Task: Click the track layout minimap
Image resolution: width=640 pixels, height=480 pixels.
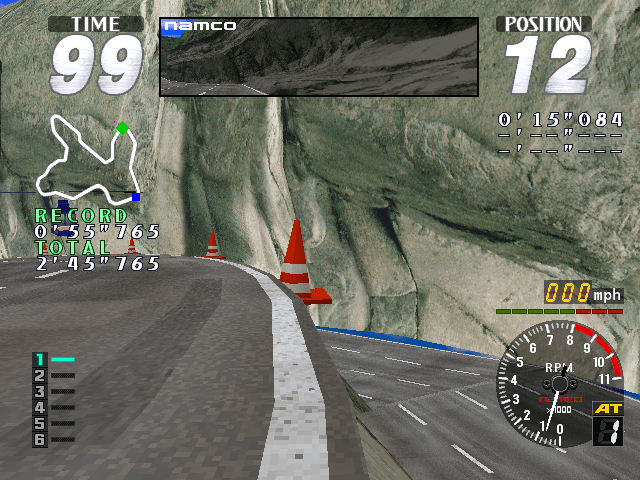Action: (87, 158)
